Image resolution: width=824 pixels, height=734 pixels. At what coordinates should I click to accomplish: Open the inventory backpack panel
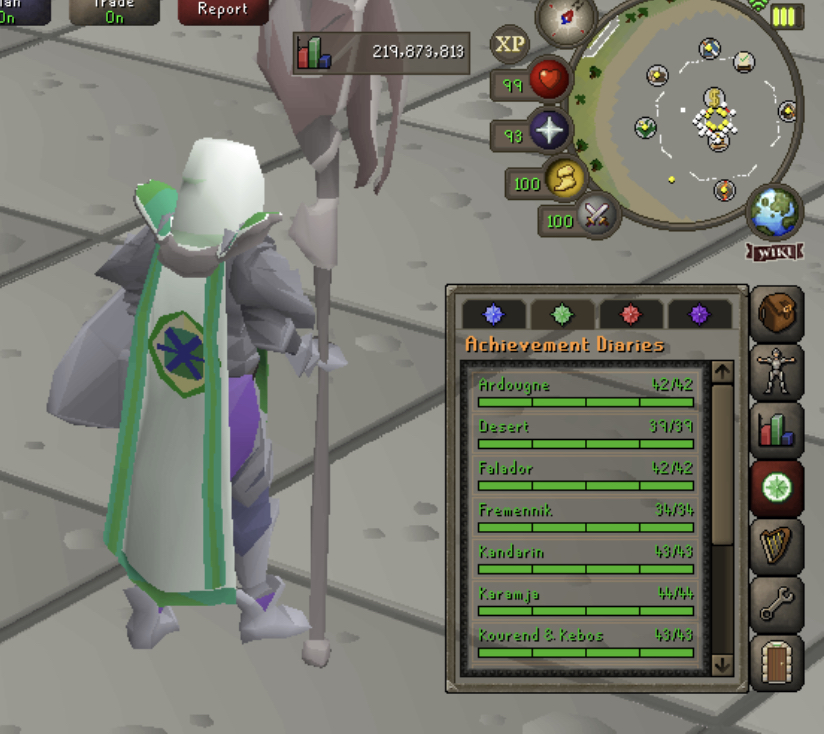[x=777, y=315]
